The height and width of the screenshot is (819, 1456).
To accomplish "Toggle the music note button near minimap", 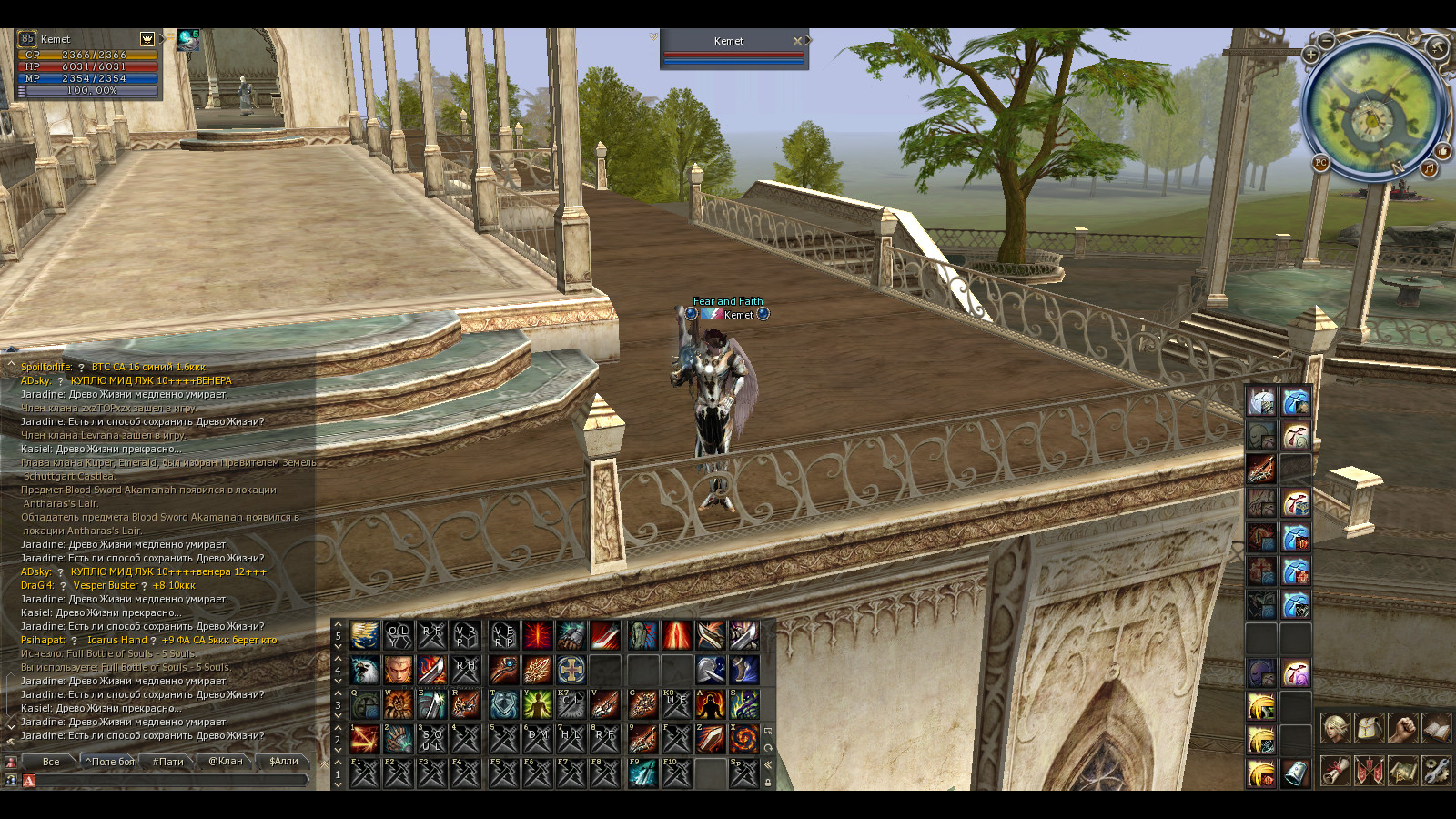I will (1429, 168).
